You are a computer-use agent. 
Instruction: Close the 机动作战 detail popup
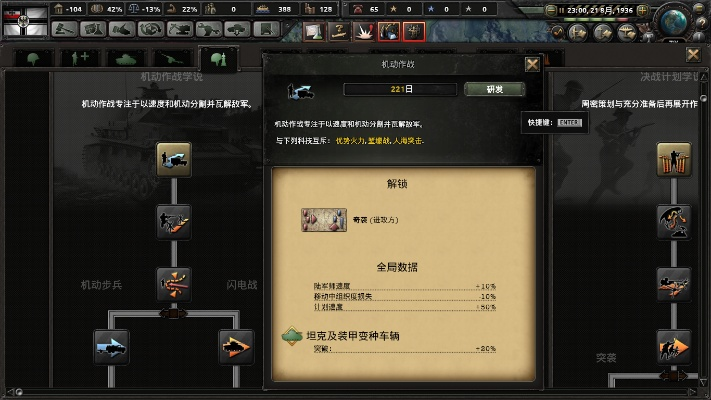tap(533, 64)
